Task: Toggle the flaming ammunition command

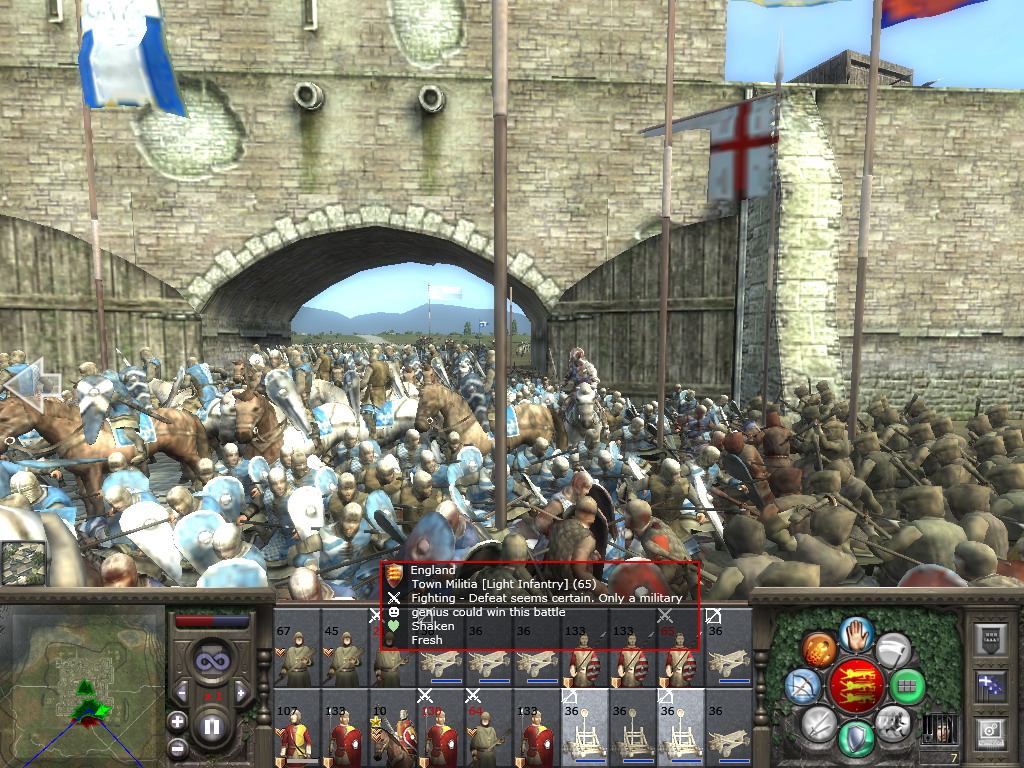Action: point(819,648)
